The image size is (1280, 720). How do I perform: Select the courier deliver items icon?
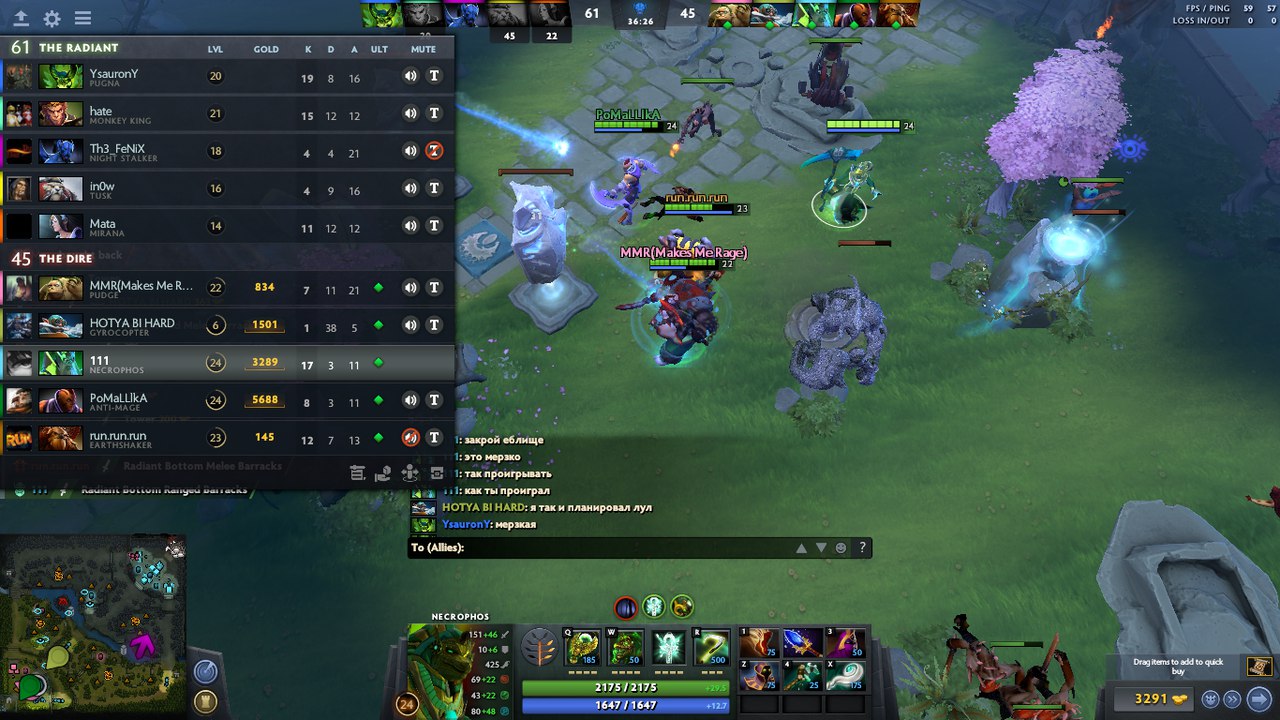[x=382, y=473]
